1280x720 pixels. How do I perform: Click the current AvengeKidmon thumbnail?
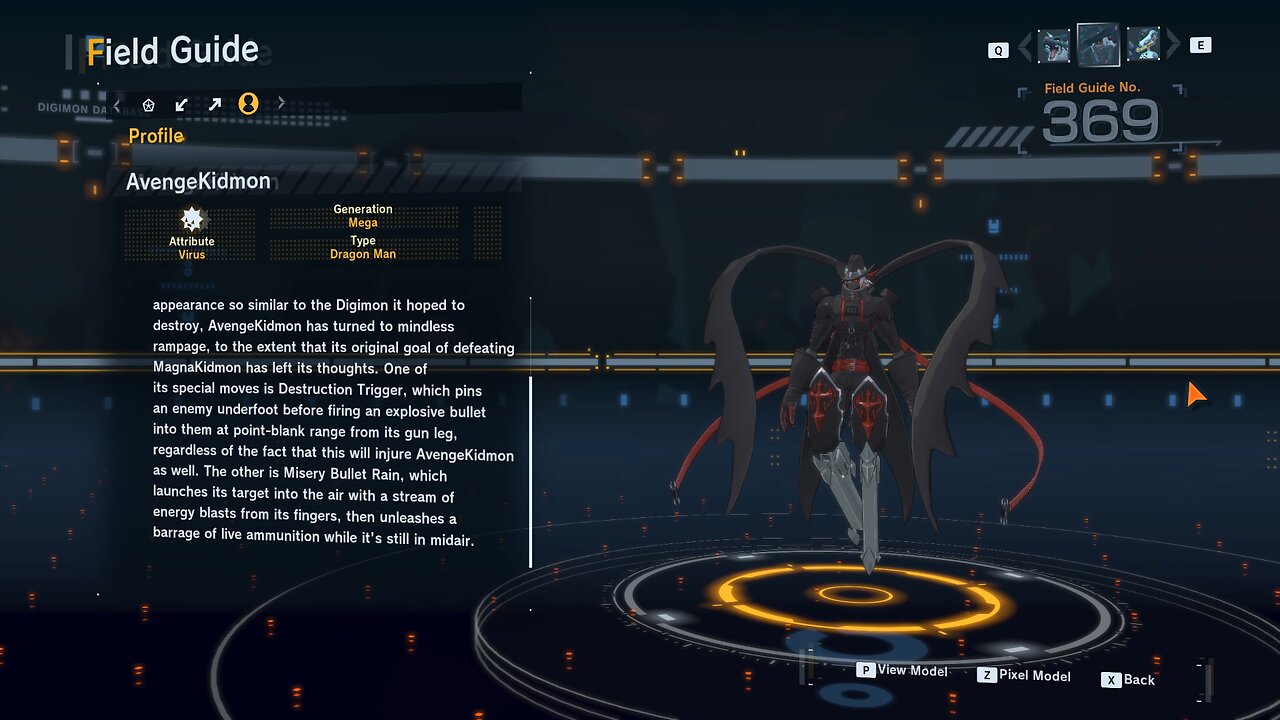click(1098, 45)
